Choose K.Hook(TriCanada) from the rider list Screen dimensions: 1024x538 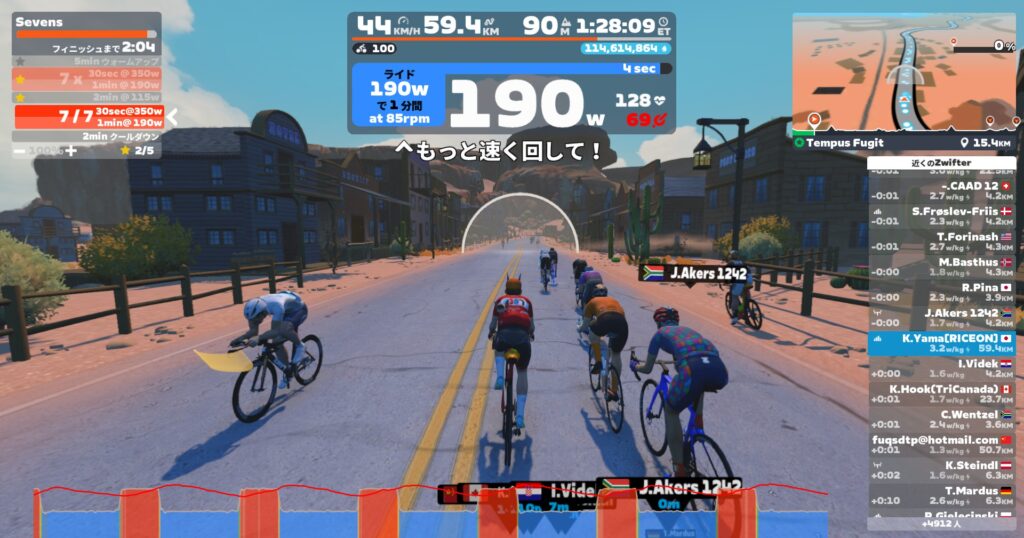point(941,393)
